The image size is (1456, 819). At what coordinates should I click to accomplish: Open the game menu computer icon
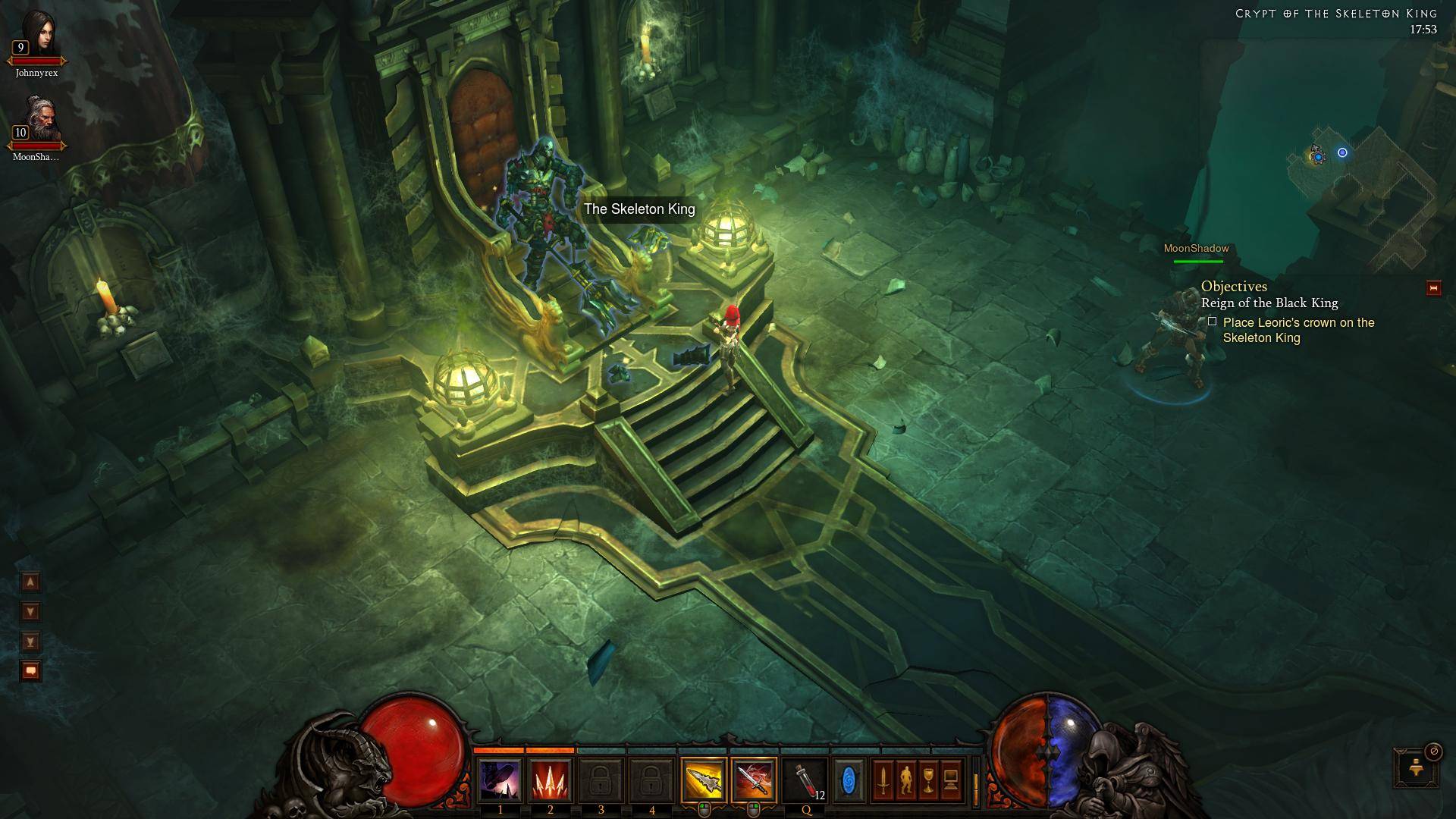click(x=951, y=780)
